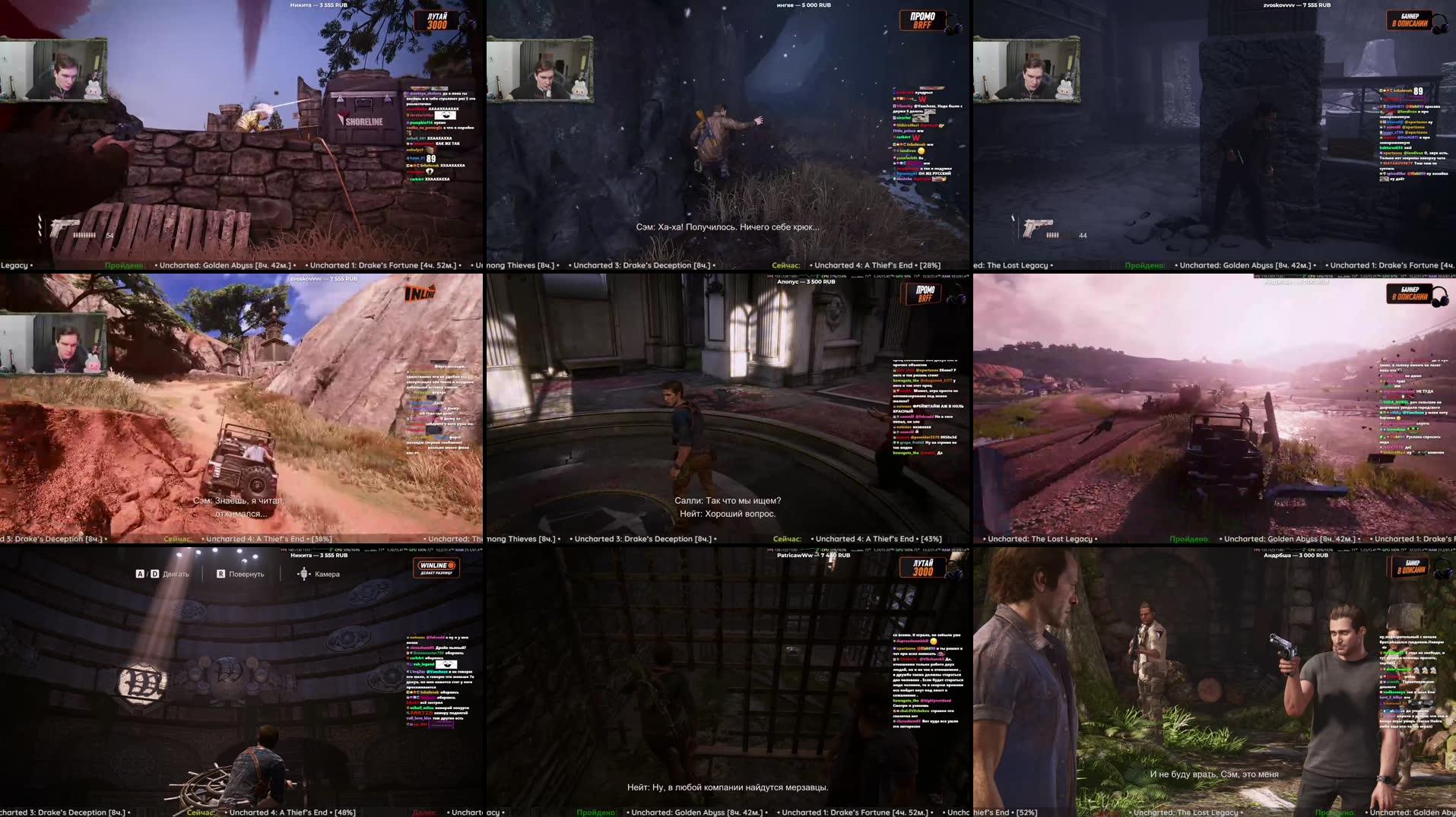The width and height of the screenshot is (1456, 817).
Task: Click the Камера mouse icon hint
Action: 305,575
